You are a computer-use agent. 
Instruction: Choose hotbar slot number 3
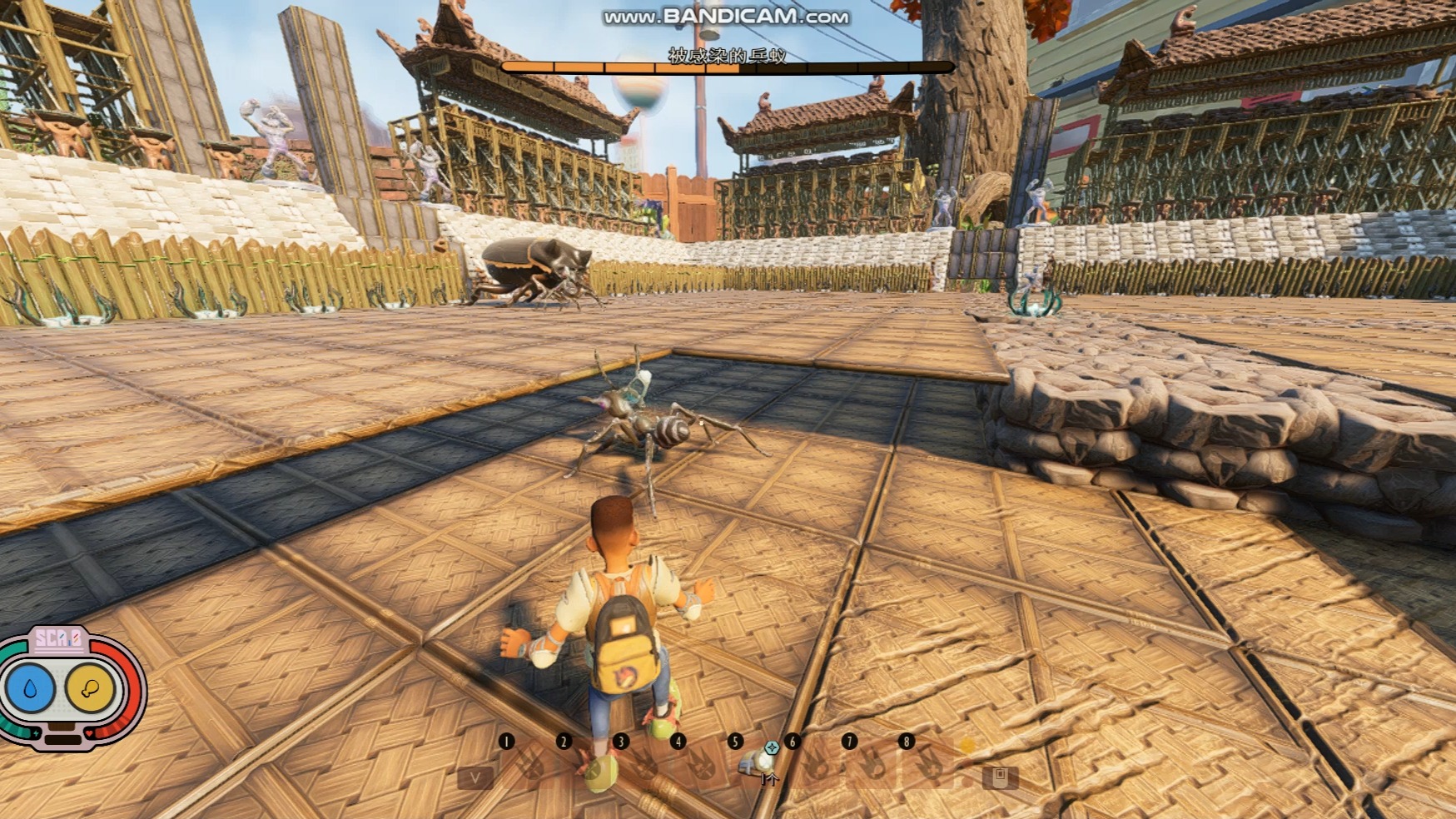[x=643, y=762]
